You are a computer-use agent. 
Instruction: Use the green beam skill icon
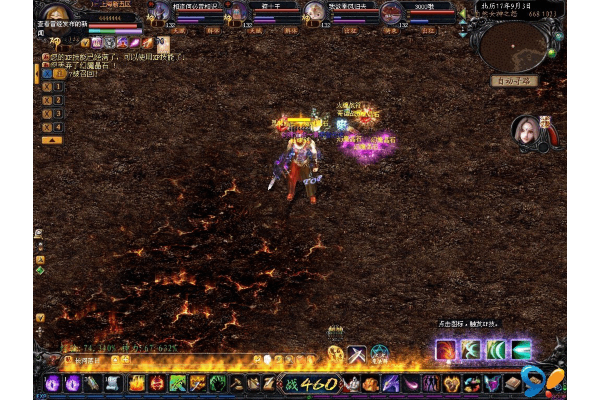(521, 350)
